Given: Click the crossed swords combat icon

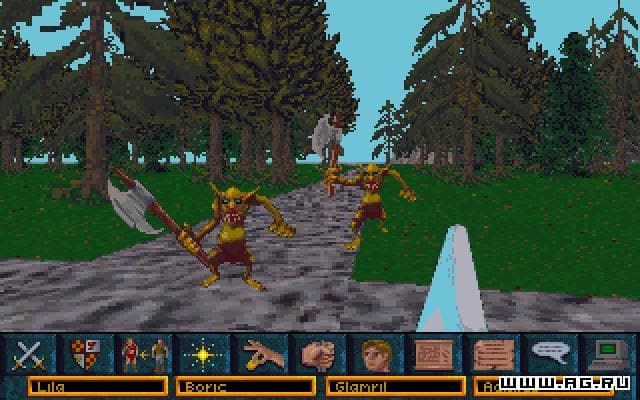Looking at the screenshot, I should (x=32, y=354).
